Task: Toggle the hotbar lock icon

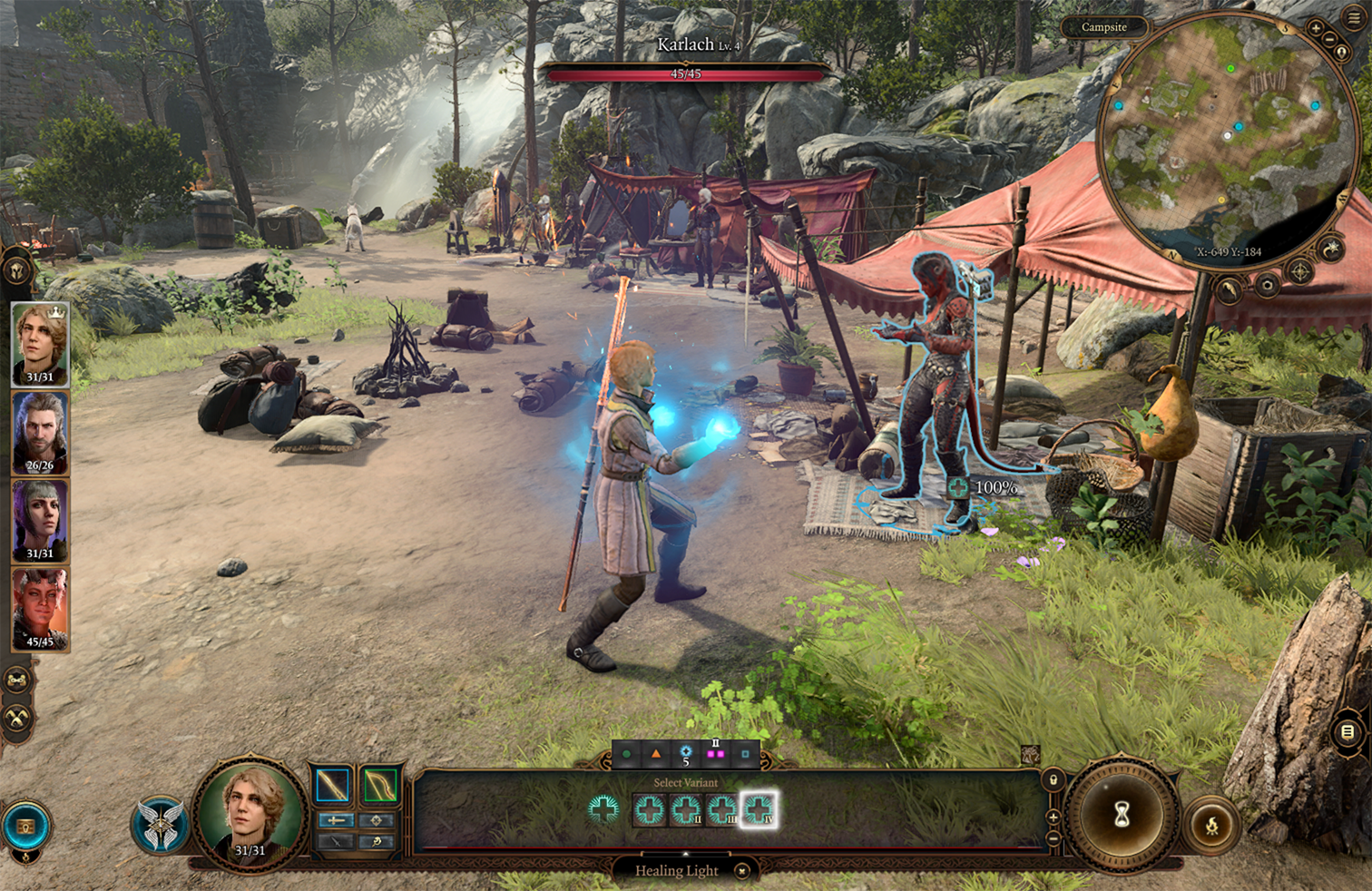Action: pyautogui.click(x=1053, y=779)
